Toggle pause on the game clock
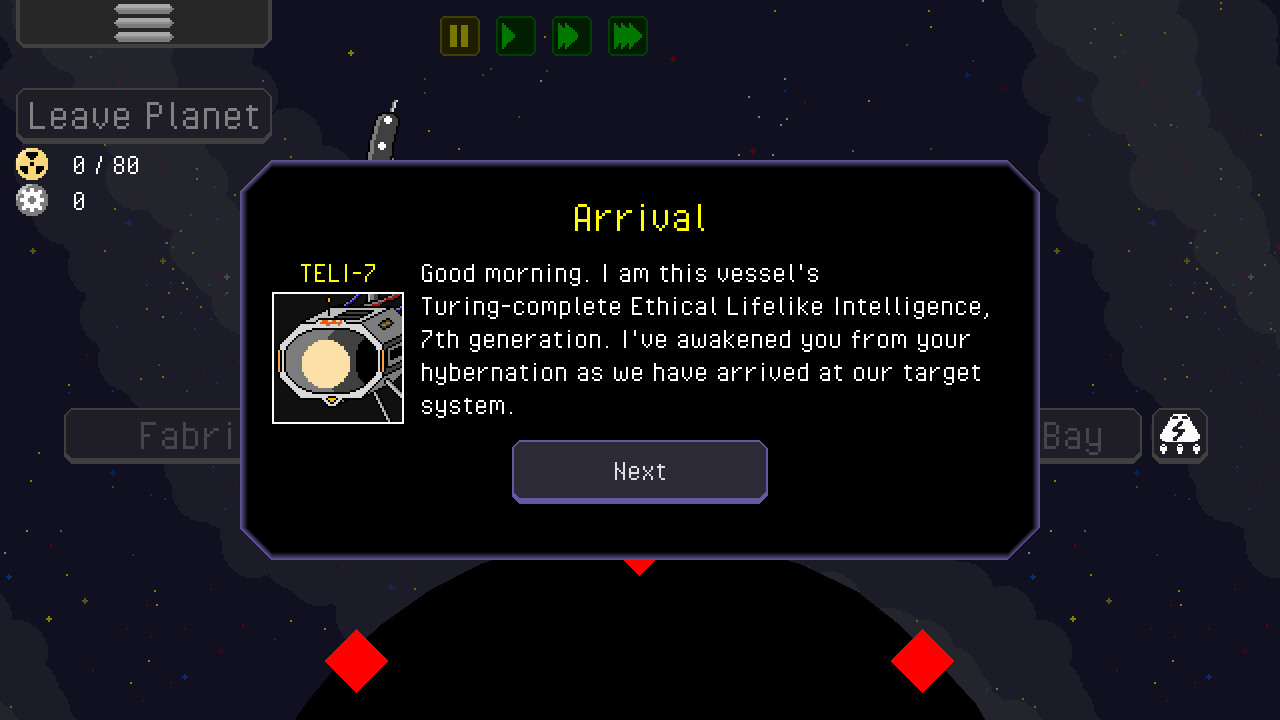The width and height of the screenshot is (1280, 720). point(459,36)
